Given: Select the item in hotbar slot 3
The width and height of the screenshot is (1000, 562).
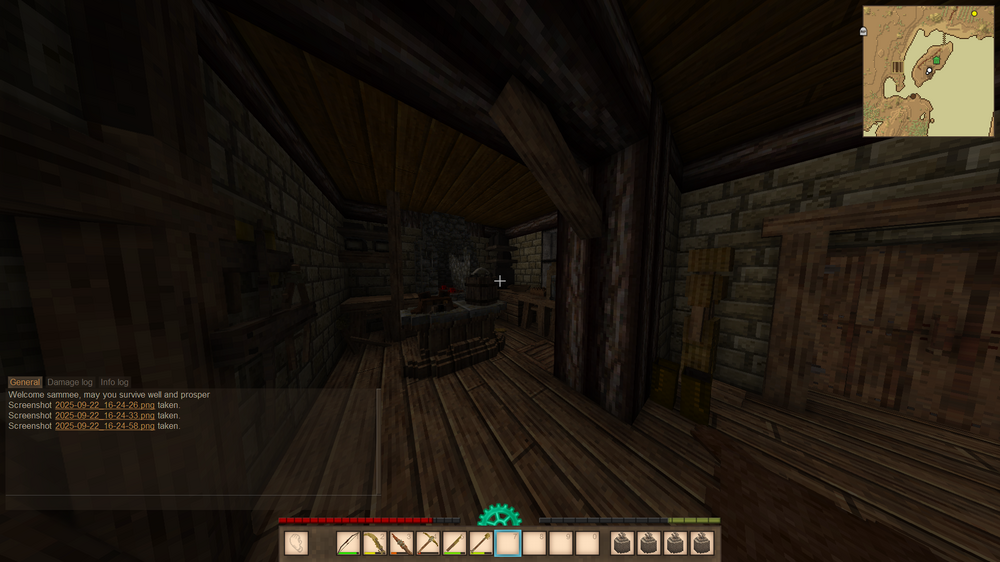Looking at the screenshot, I should (401, 543).
